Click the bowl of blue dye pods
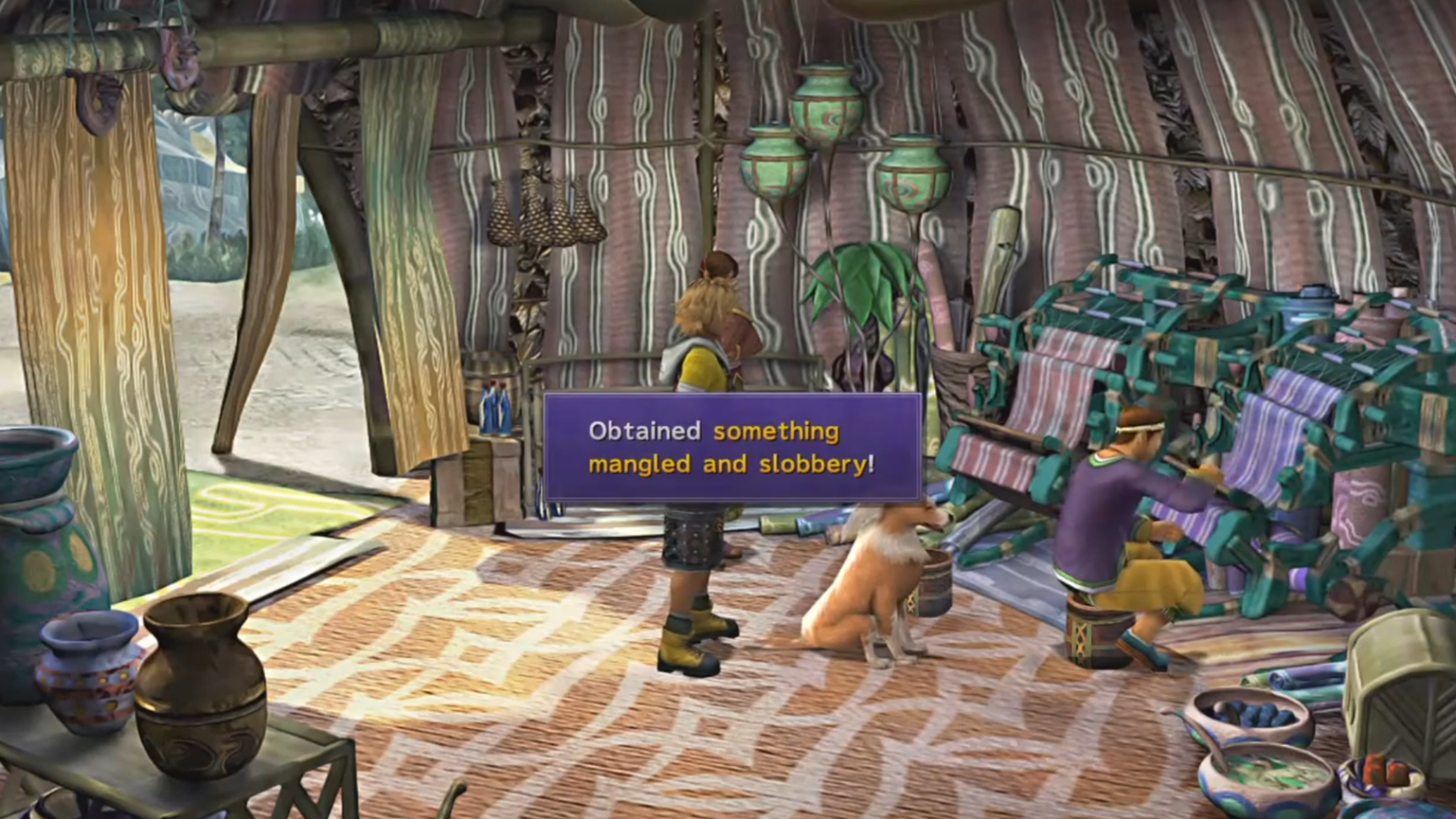This screenshot has width=1456, height=819. pyautogui.click(x=1253, y=715)
